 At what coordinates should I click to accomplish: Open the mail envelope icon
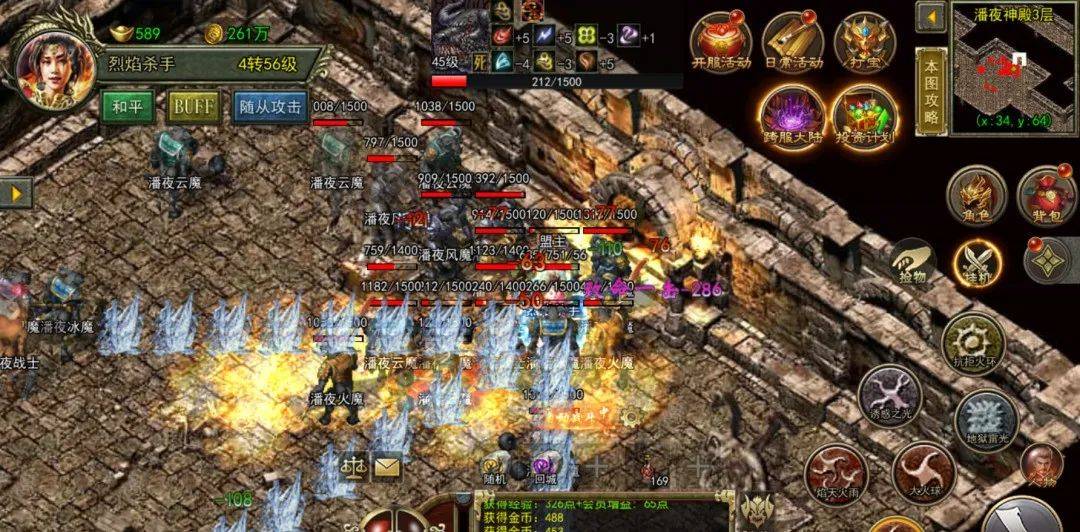click(x=386, y=465)
